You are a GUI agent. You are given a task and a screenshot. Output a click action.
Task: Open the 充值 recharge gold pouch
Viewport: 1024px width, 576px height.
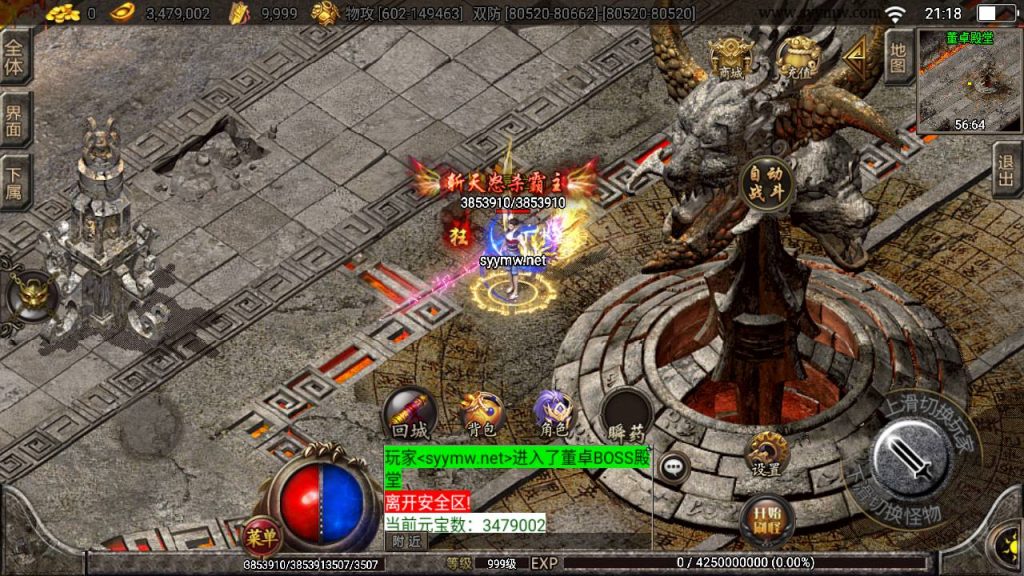point(798,58)
